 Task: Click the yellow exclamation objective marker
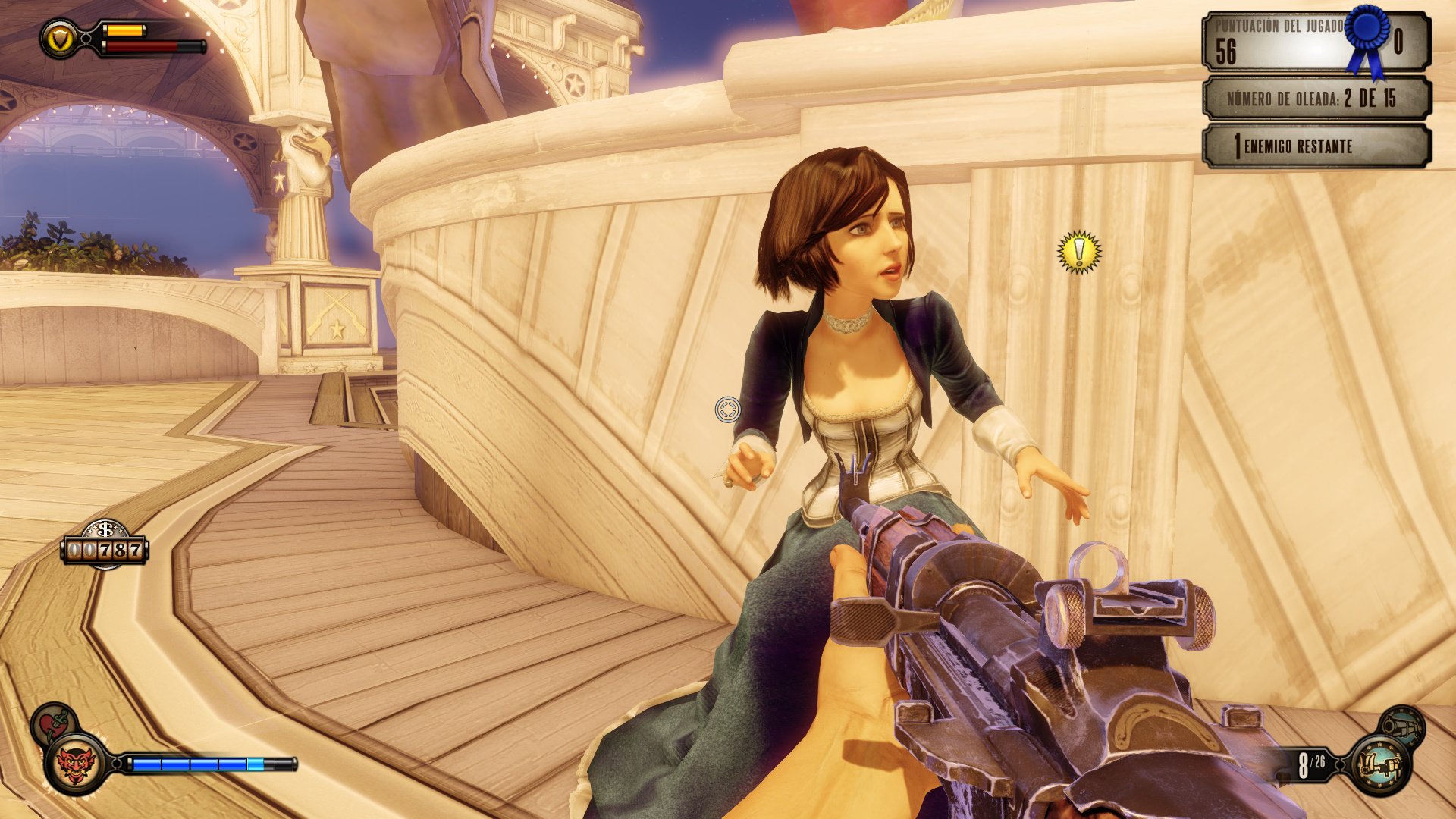1078,252
